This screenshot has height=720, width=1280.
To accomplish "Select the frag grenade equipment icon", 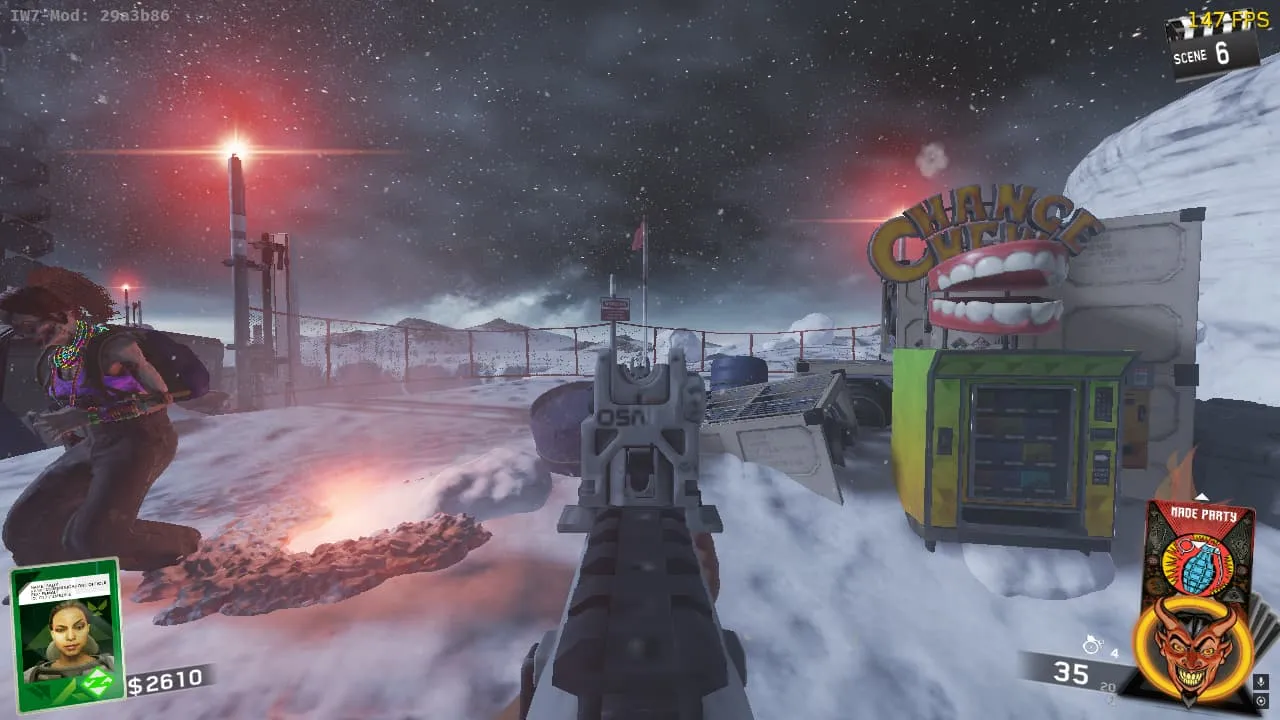I will point(1092,646).
